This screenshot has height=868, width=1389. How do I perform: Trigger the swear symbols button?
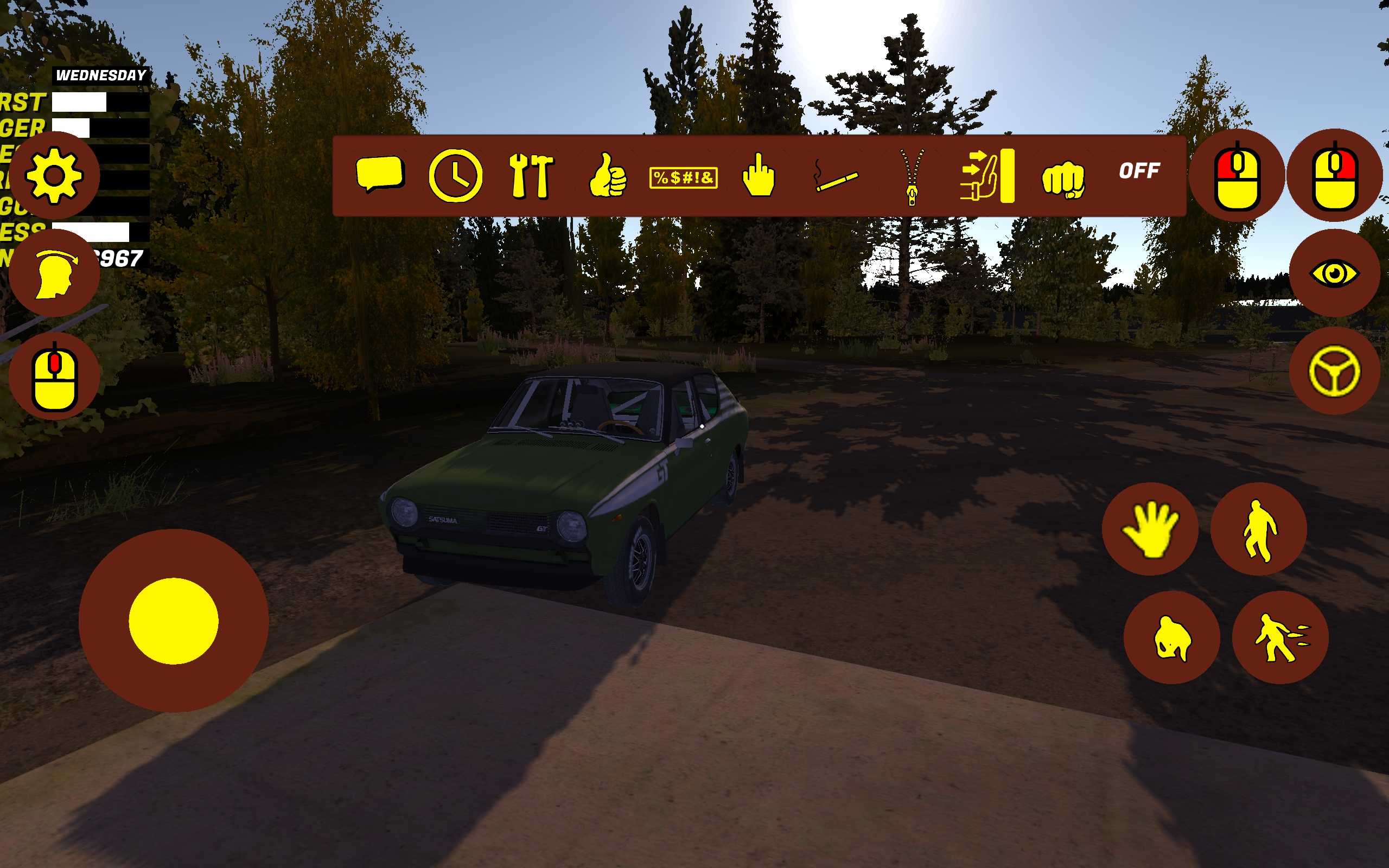(x=683, y=178)
